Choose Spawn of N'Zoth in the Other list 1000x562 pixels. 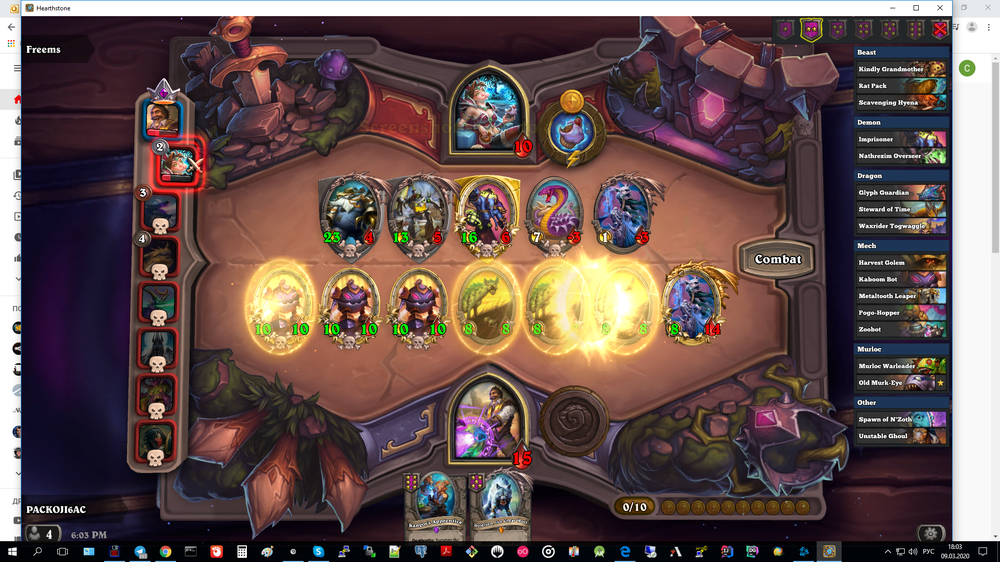point(900,419)
